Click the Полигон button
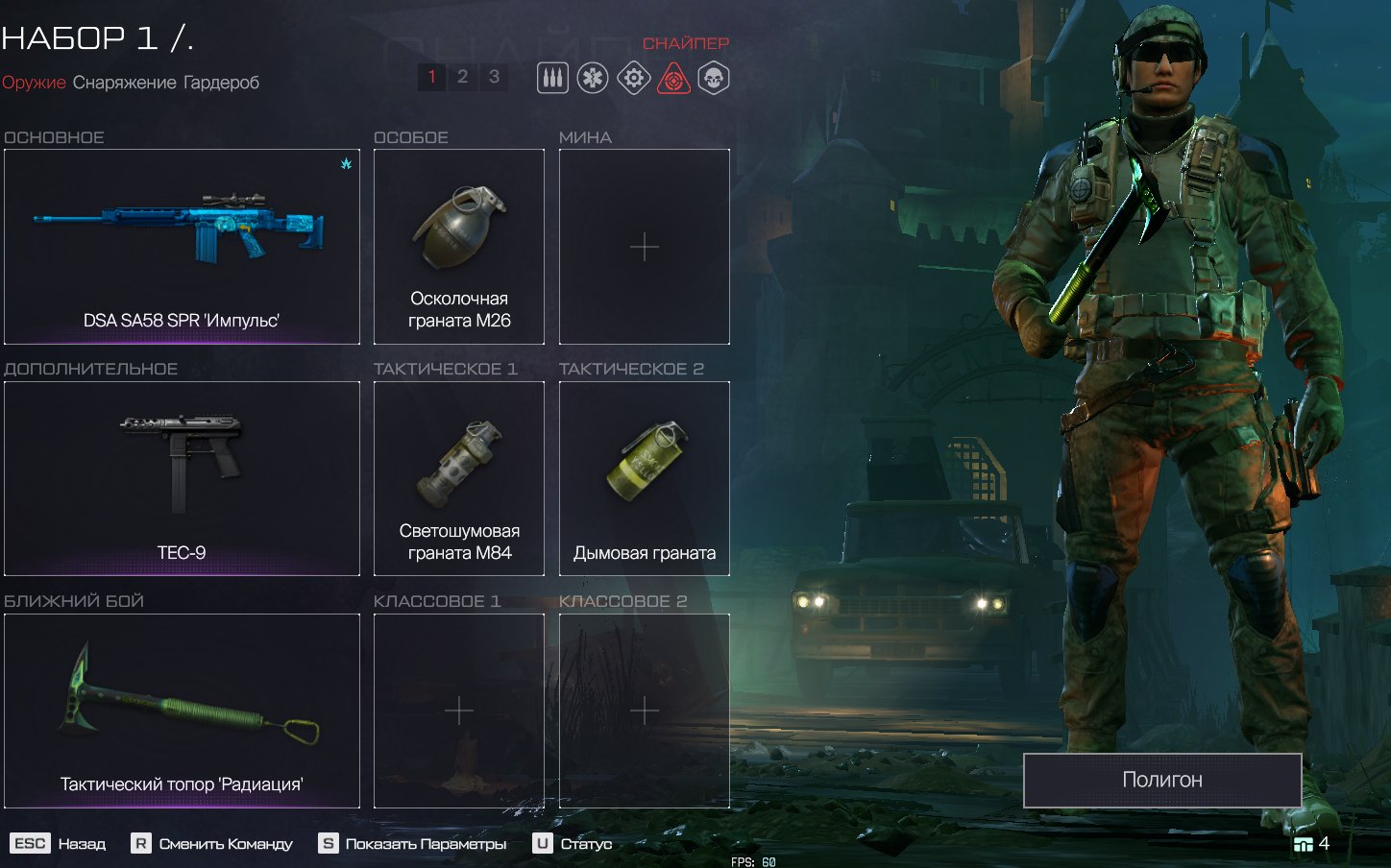The width and height of the screenshot is (1391, 868). click(1162, 780)
